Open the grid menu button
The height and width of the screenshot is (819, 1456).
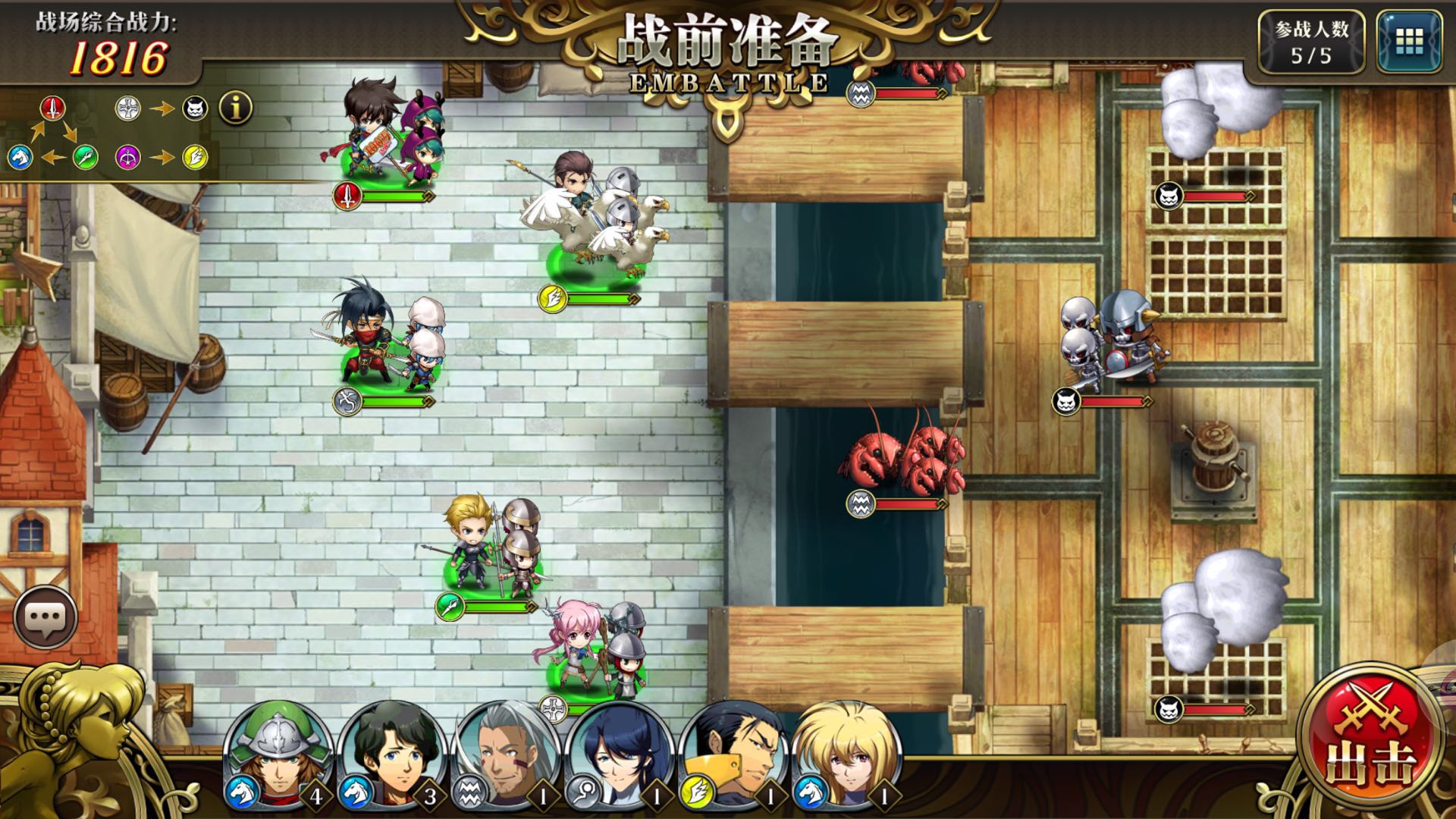click(x=1409, y=41)
